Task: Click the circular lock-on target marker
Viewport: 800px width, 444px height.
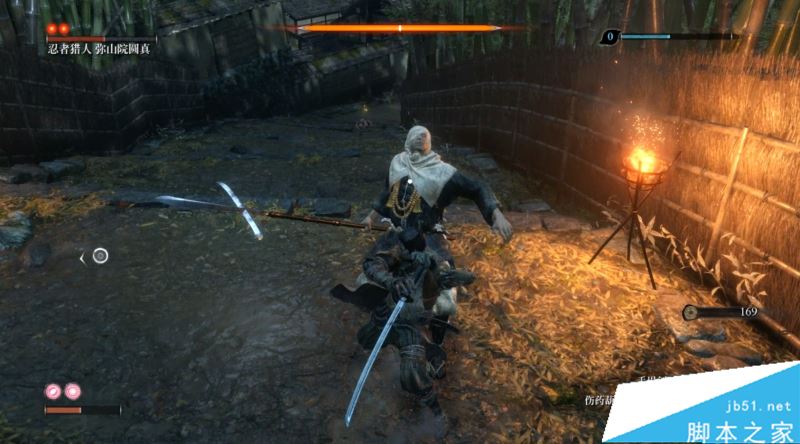Action: (x=100, y=256)
